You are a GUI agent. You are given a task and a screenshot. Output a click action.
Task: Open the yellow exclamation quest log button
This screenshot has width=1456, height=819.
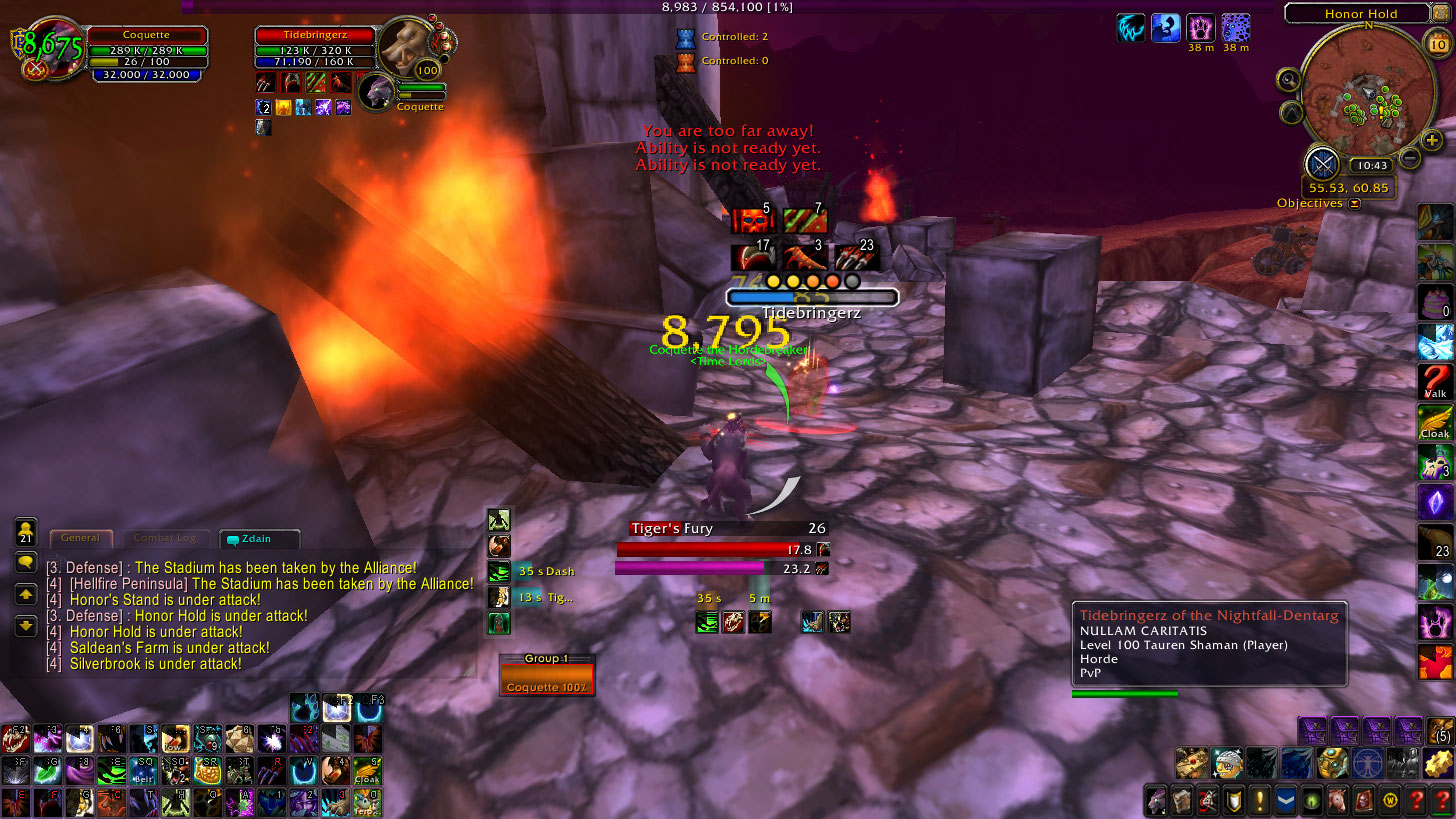[x=1259, y=800]
